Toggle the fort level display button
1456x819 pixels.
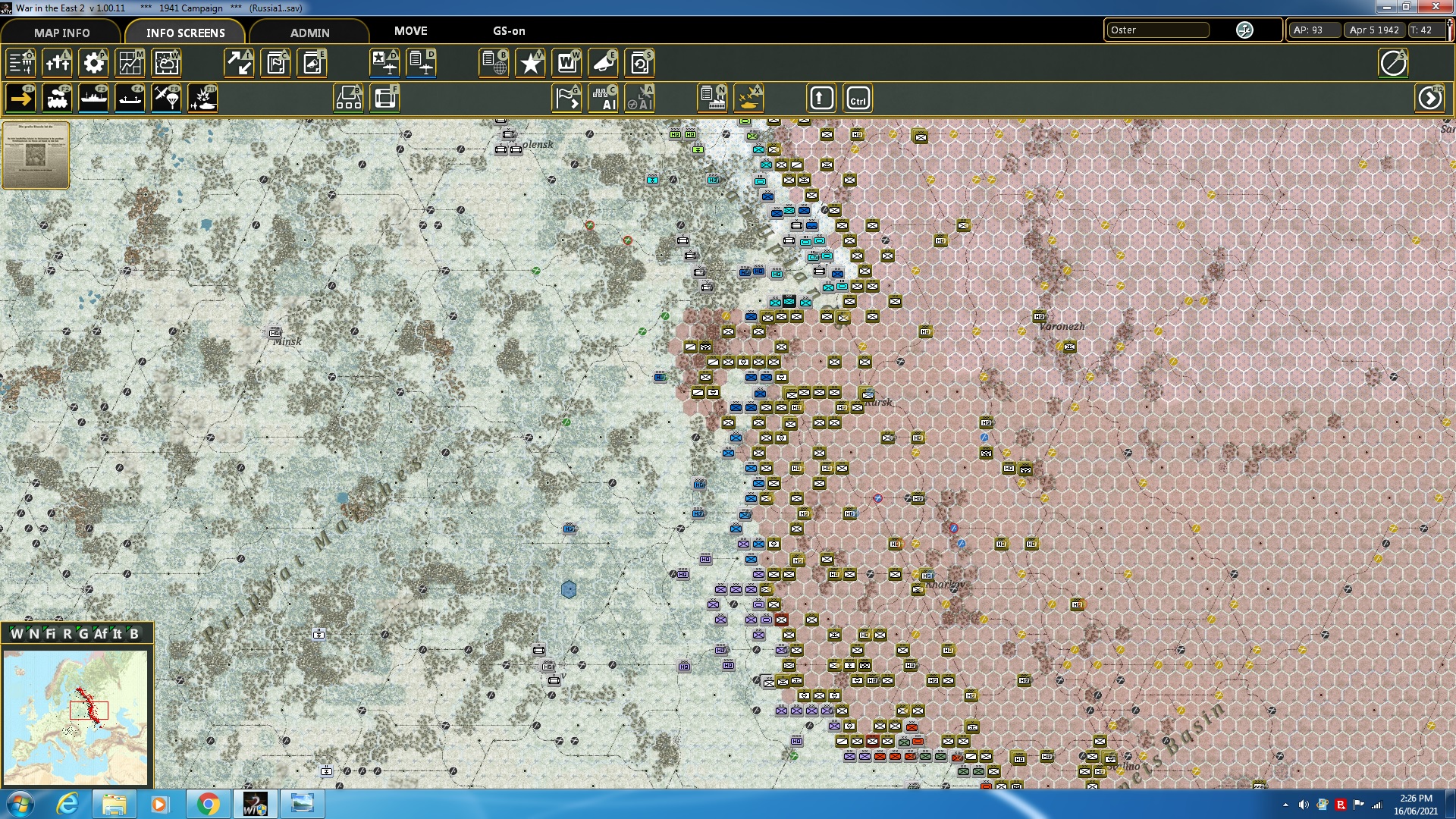[385, 98]
